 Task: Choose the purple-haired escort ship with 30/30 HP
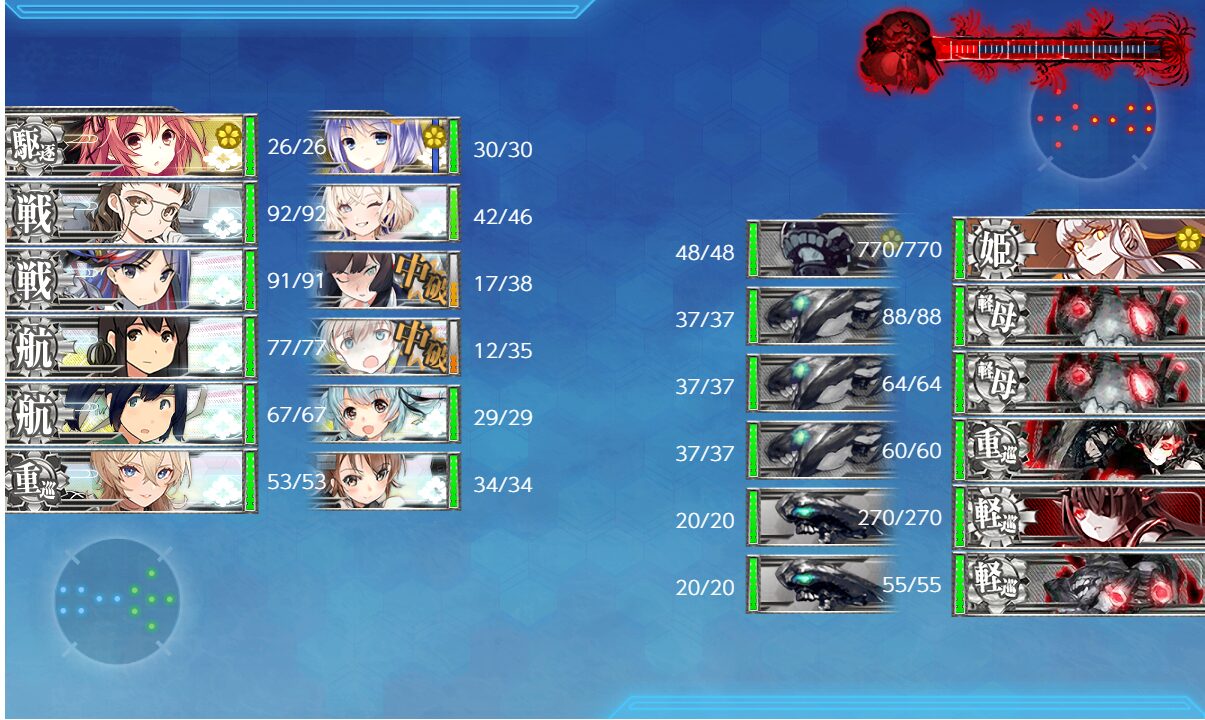385,146
